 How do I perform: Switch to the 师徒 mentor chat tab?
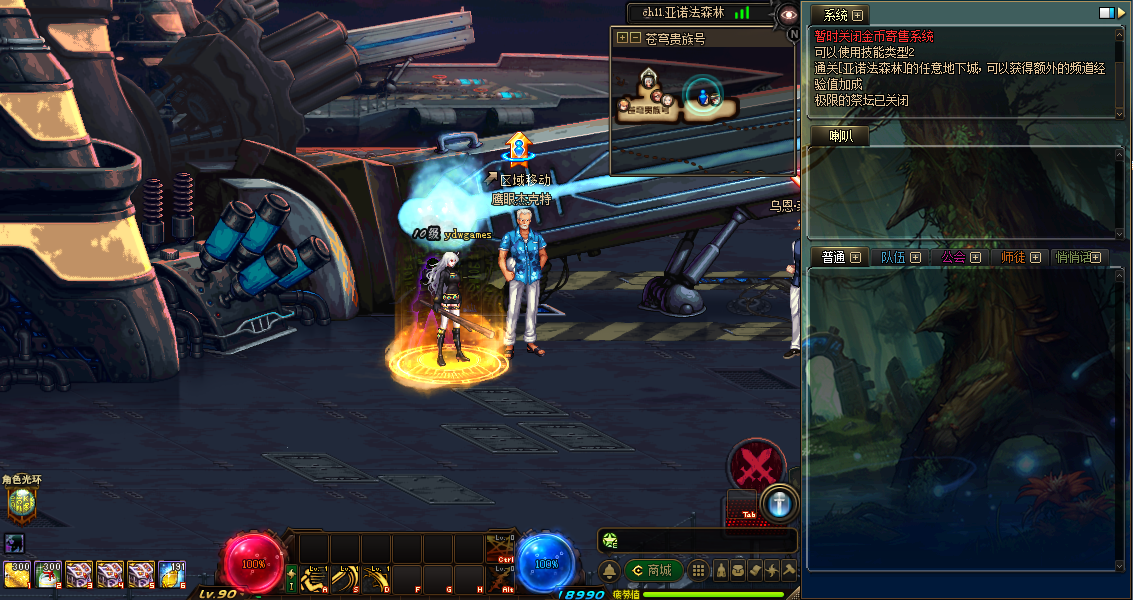(1013, 257)
